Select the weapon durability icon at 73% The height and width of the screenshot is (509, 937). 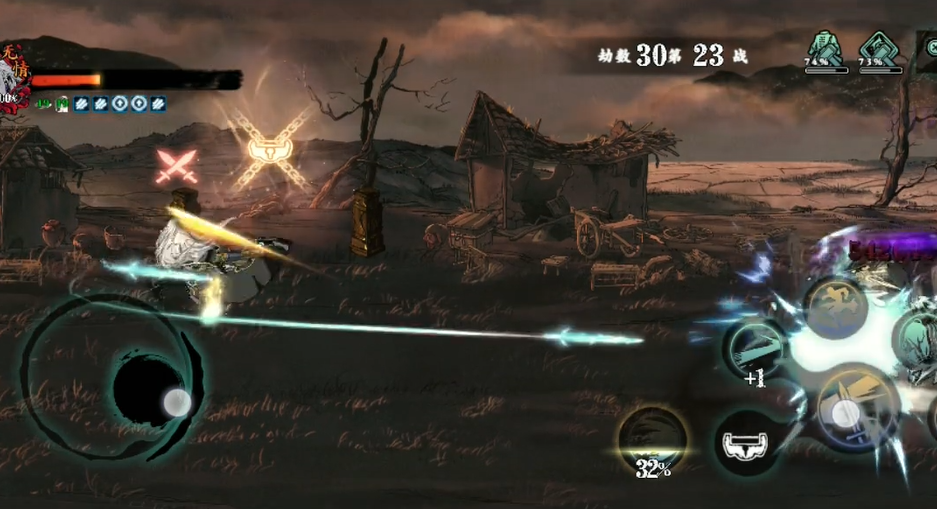coord(879,48)
